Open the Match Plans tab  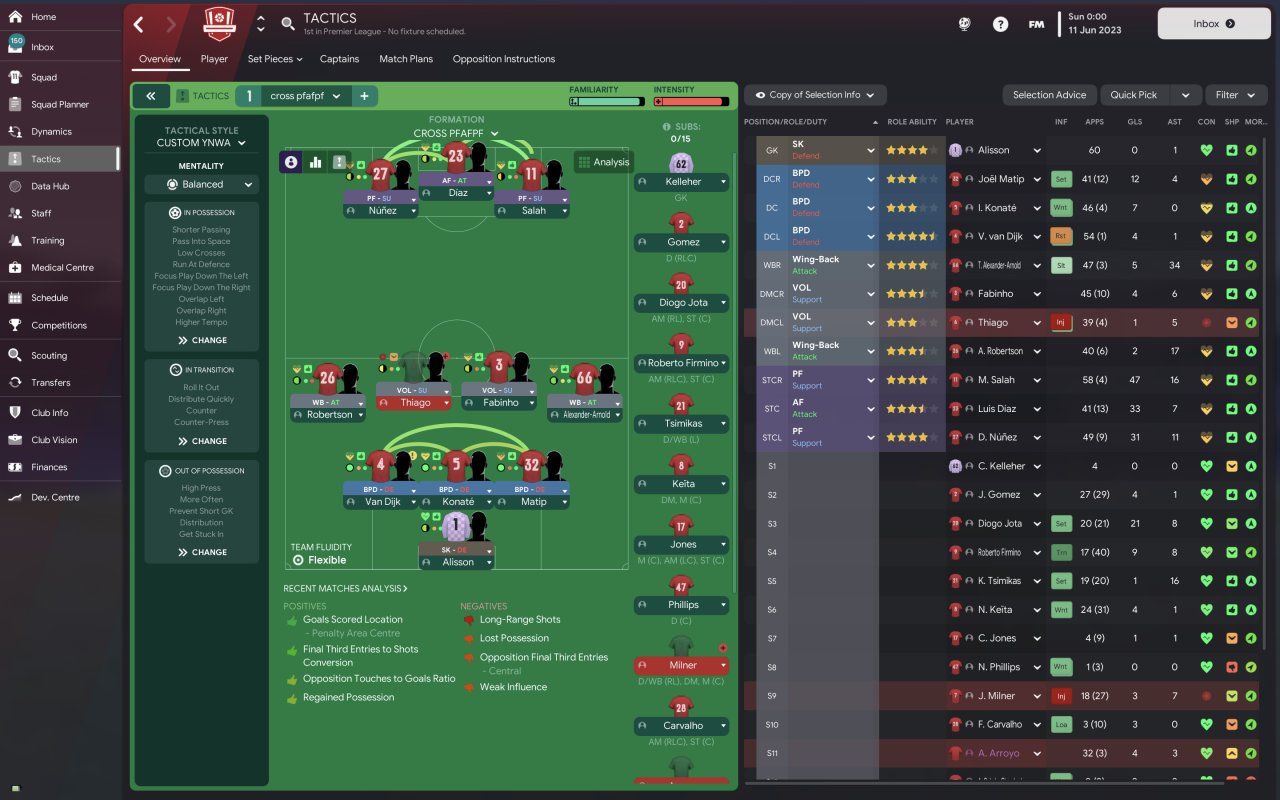coord(406,59)
